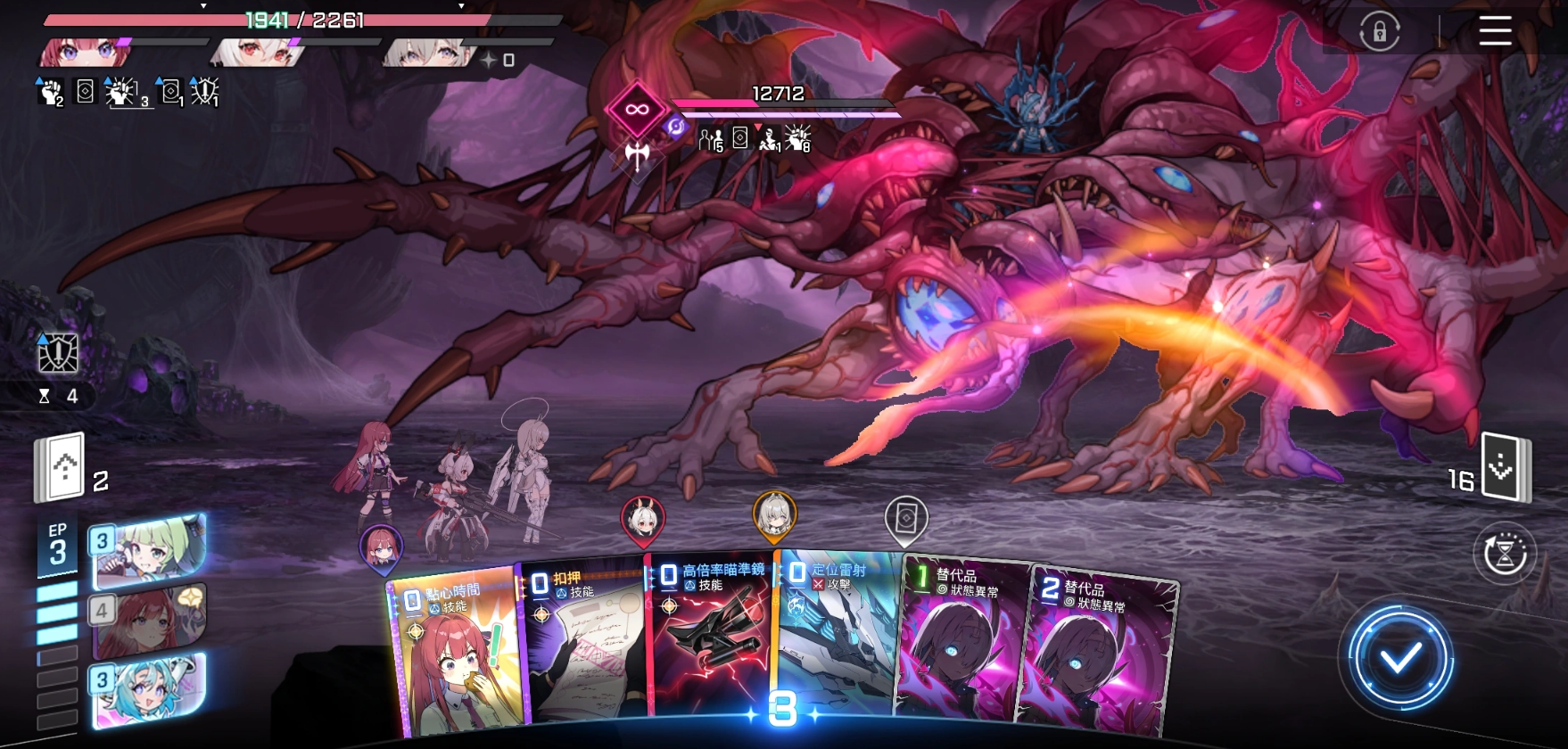View the shield status with hourglass 4
Viewport: 1568px width, 749px height.
[58, 354]
